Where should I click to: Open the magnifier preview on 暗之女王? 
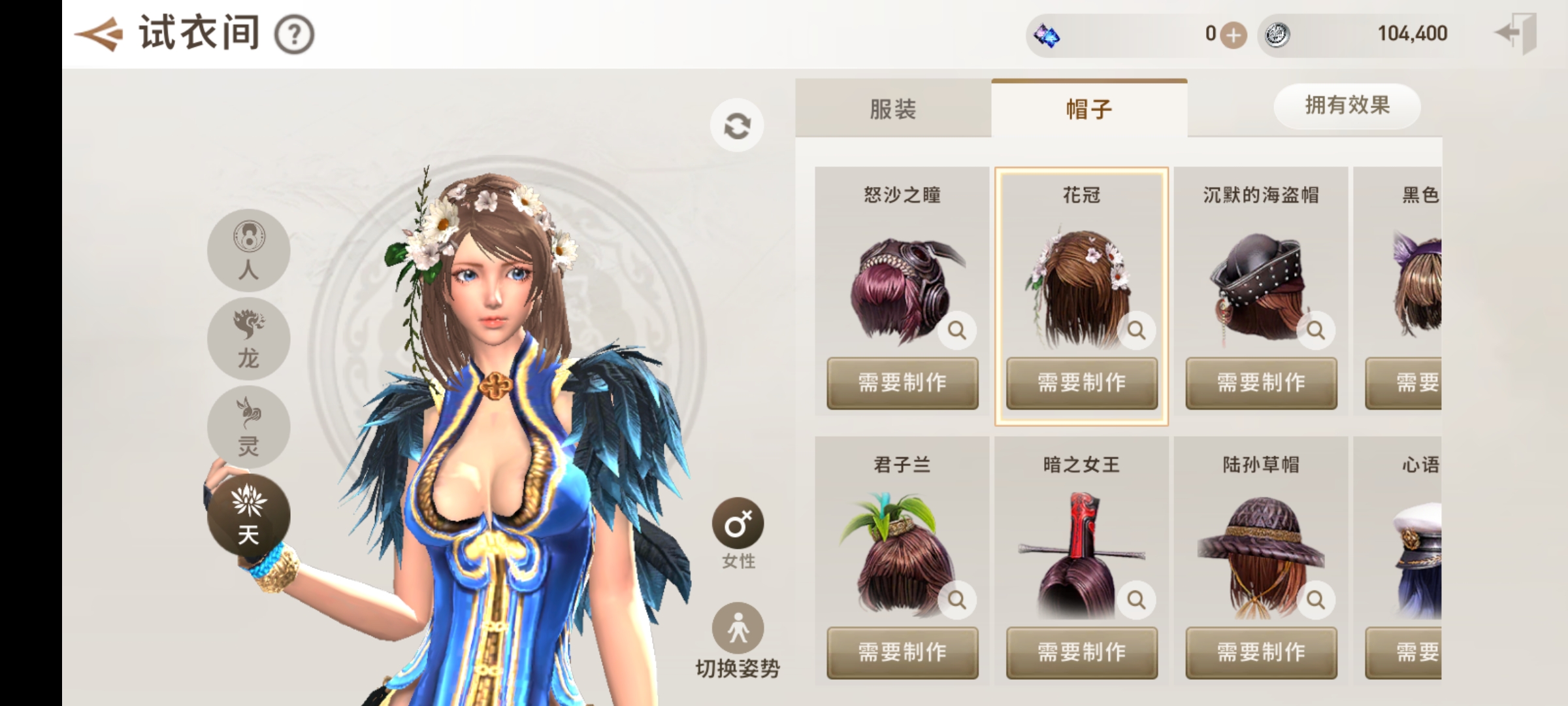click(x=1135, y=599)
